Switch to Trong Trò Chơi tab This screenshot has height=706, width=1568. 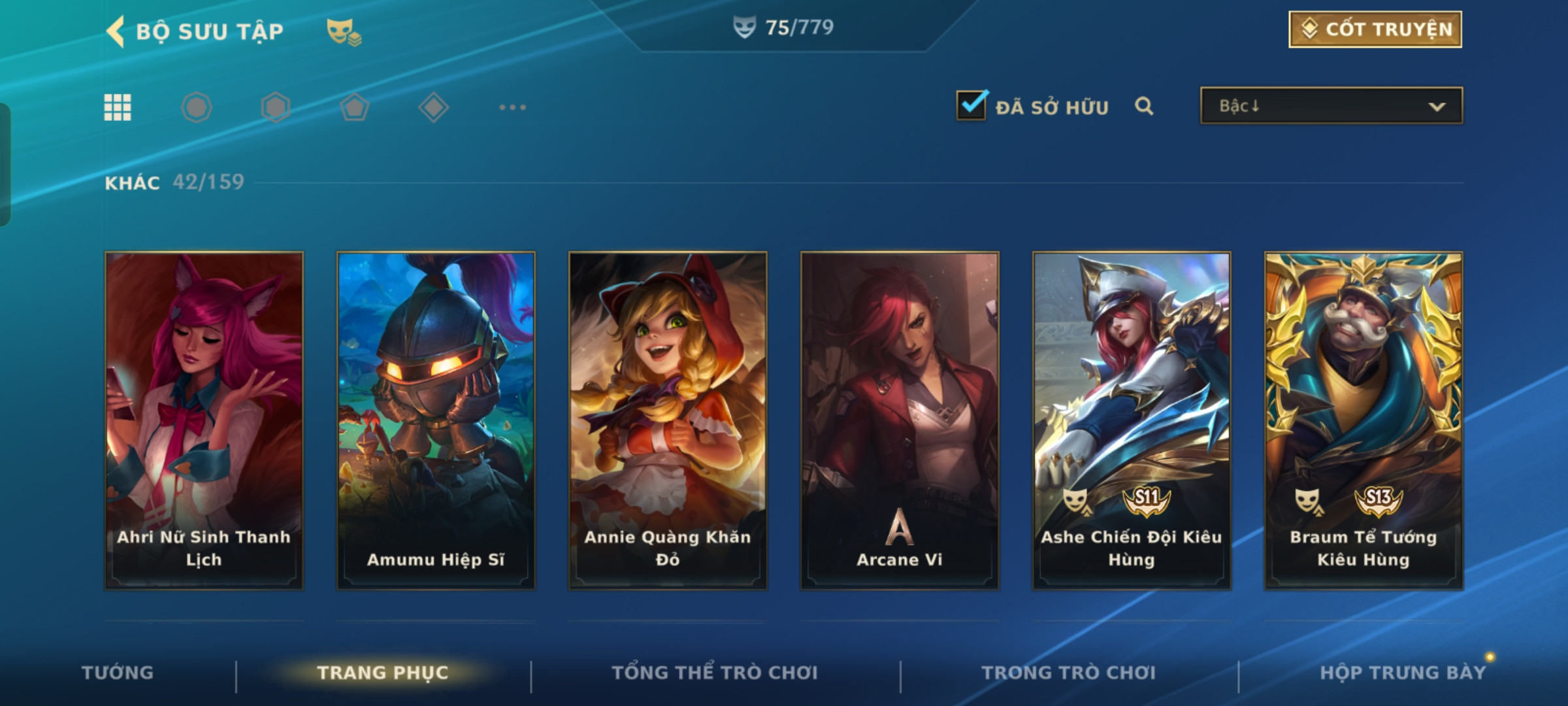click(x=1069, y=673)
